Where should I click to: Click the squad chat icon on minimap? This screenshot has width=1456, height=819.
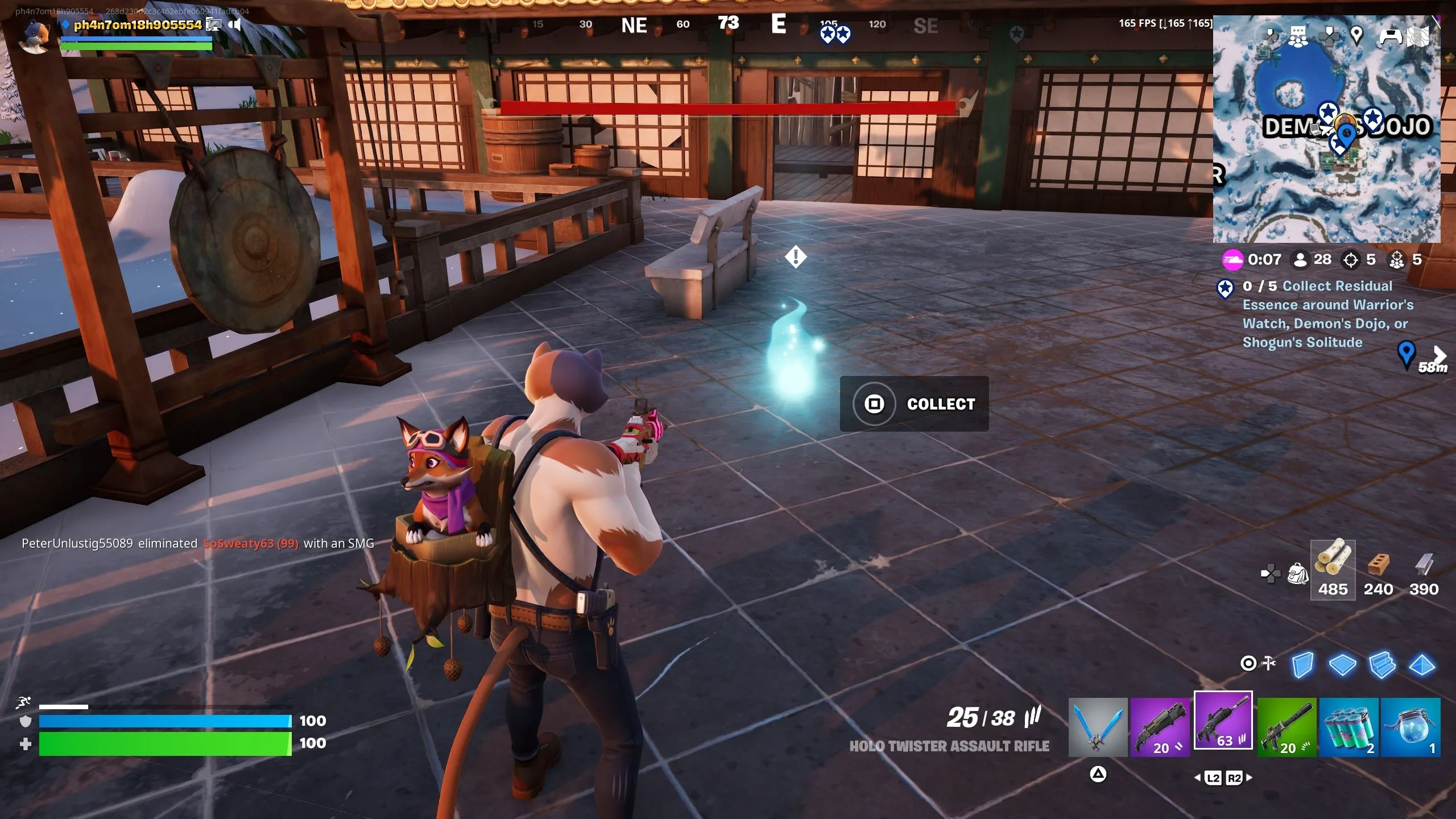(x=1298, y=36)
